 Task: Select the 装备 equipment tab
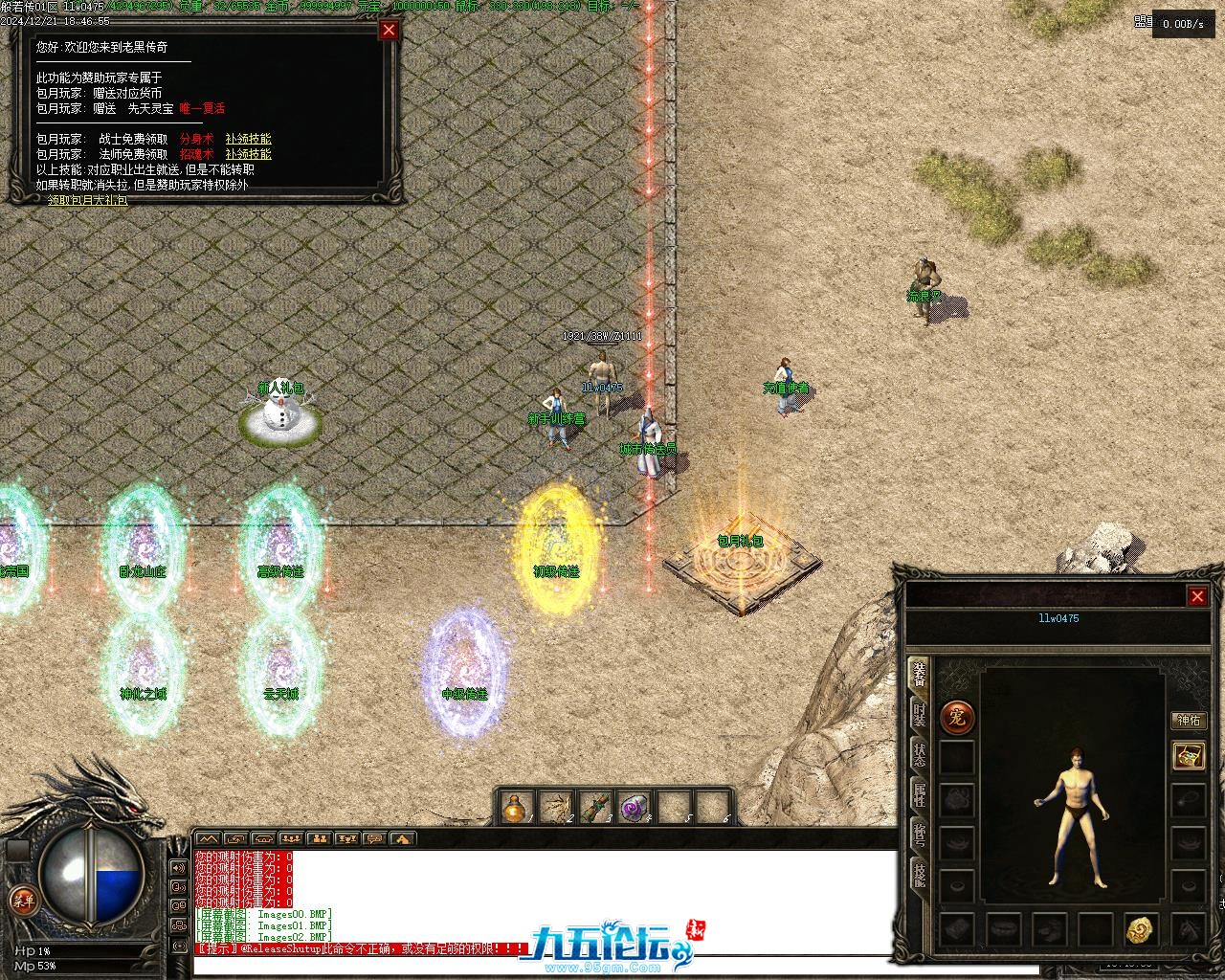tap(919, 674)
